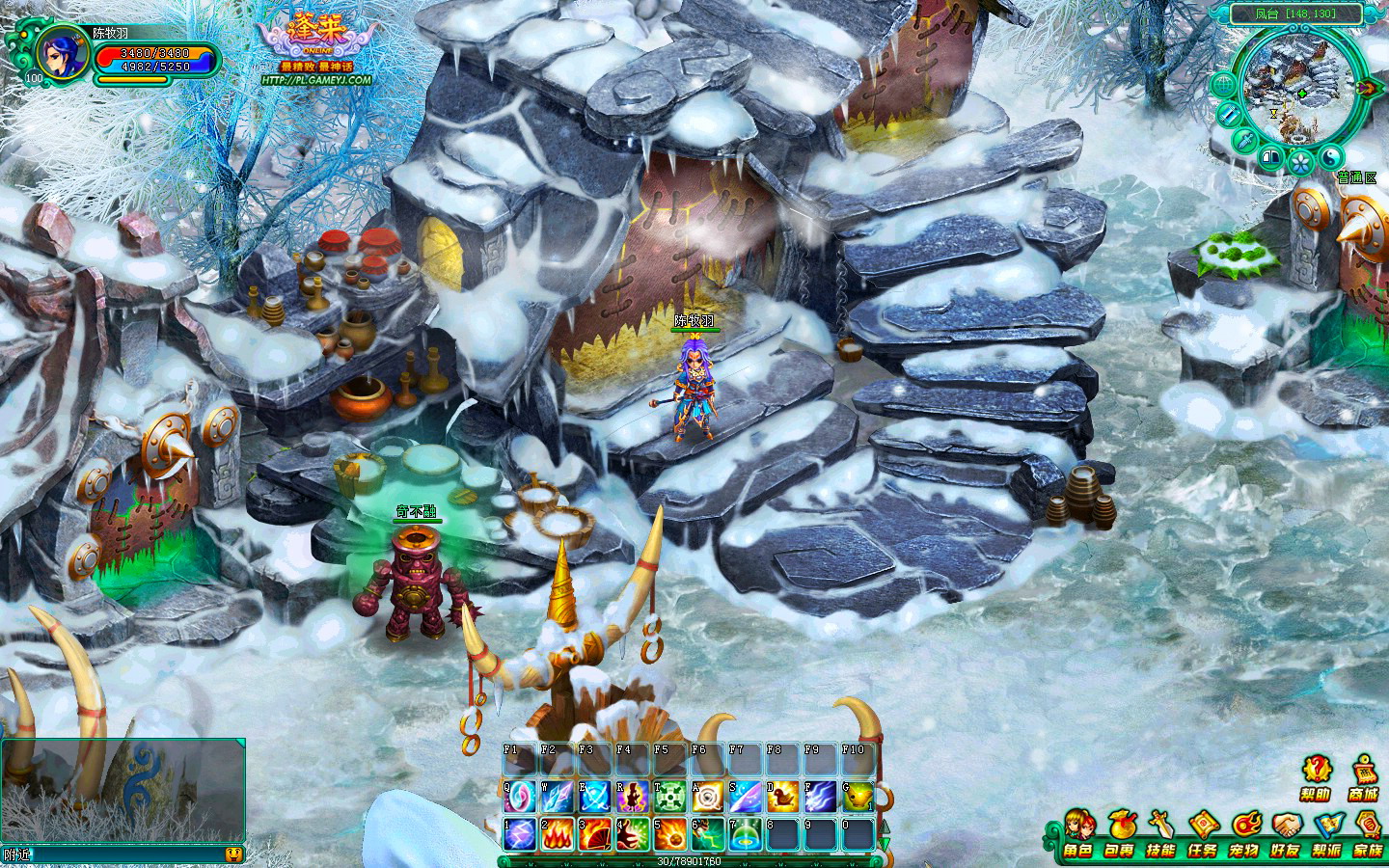Open the 宠物 pet menu

[x=1244, y=834]
